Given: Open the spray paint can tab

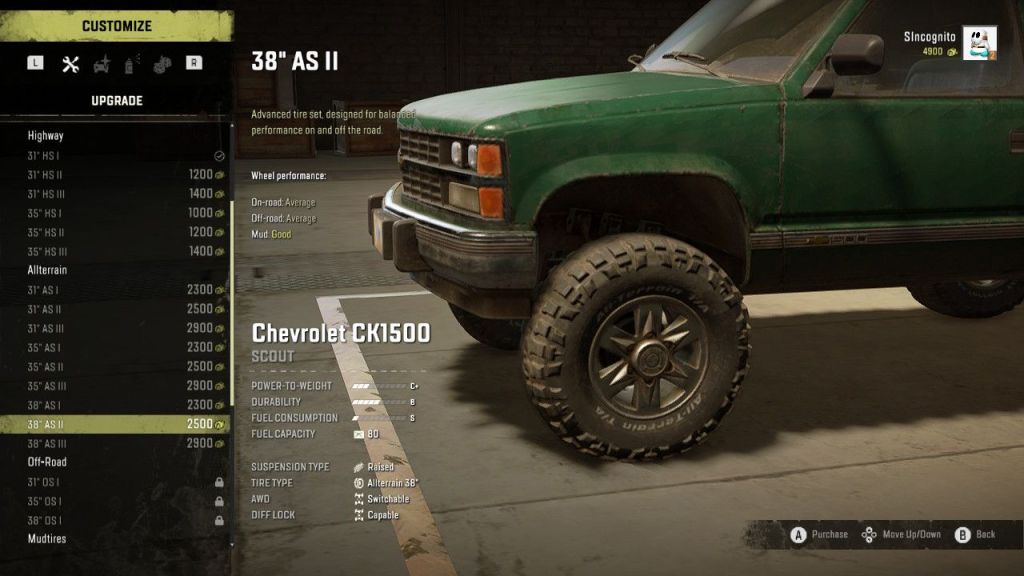Looking at the screenshot, I should click(130, 64).
